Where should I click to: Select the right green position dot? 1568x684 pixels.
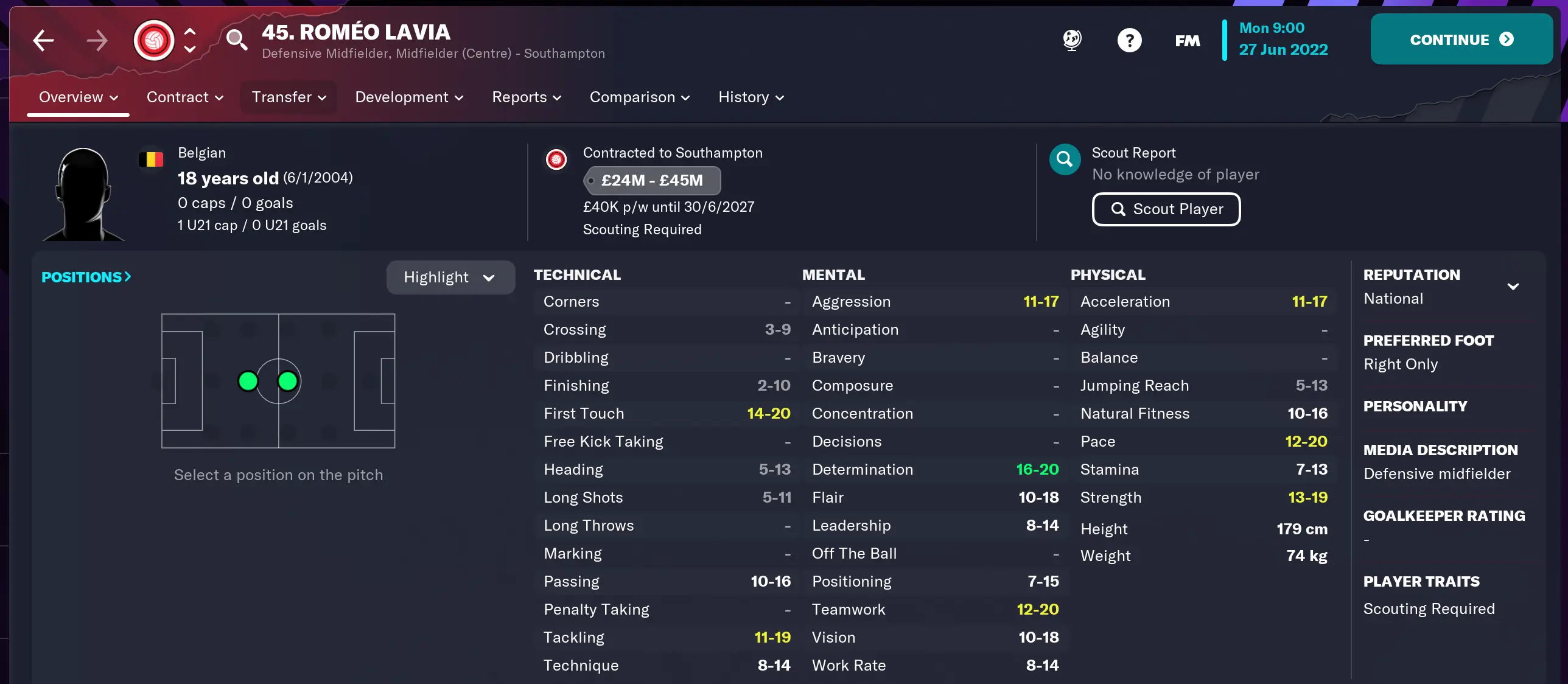[287, 382]
